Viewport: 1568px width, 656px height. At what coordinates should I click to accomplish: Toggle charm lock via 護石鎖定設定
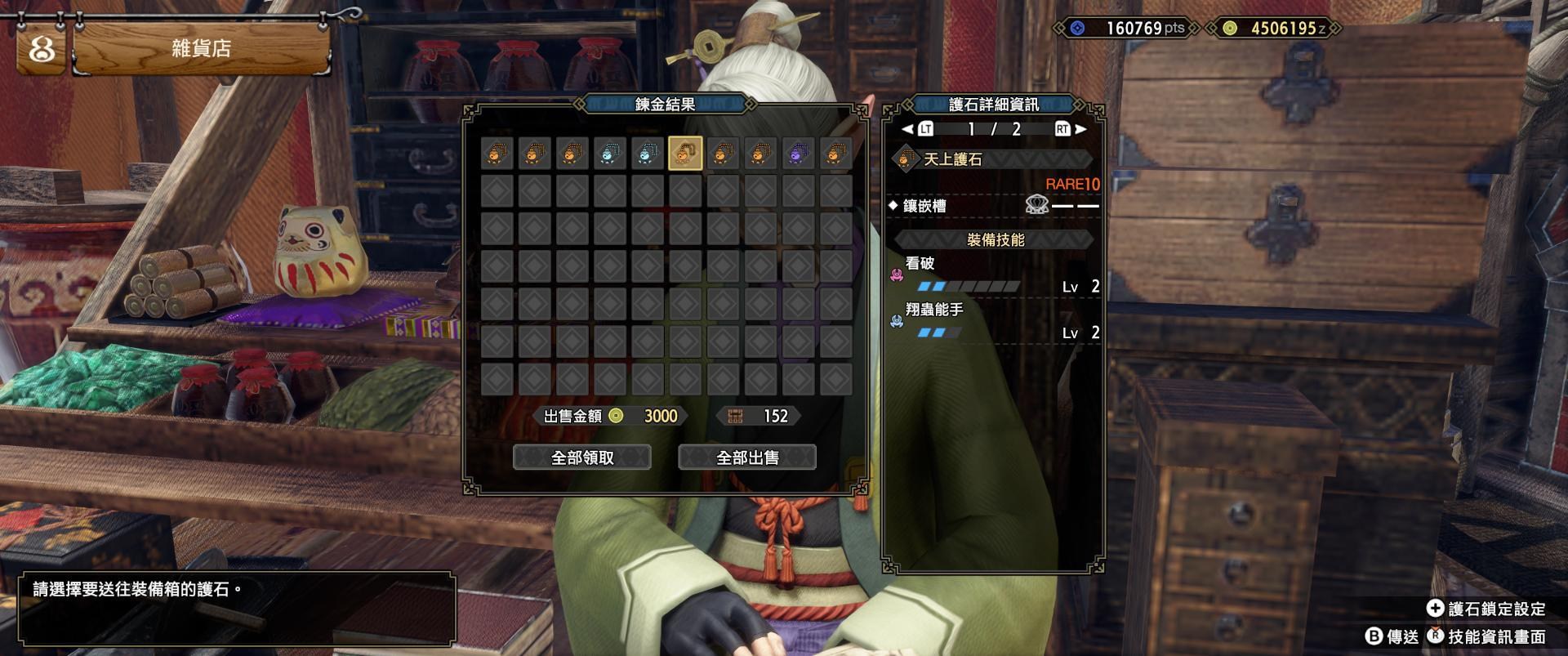click(1494, 608)
